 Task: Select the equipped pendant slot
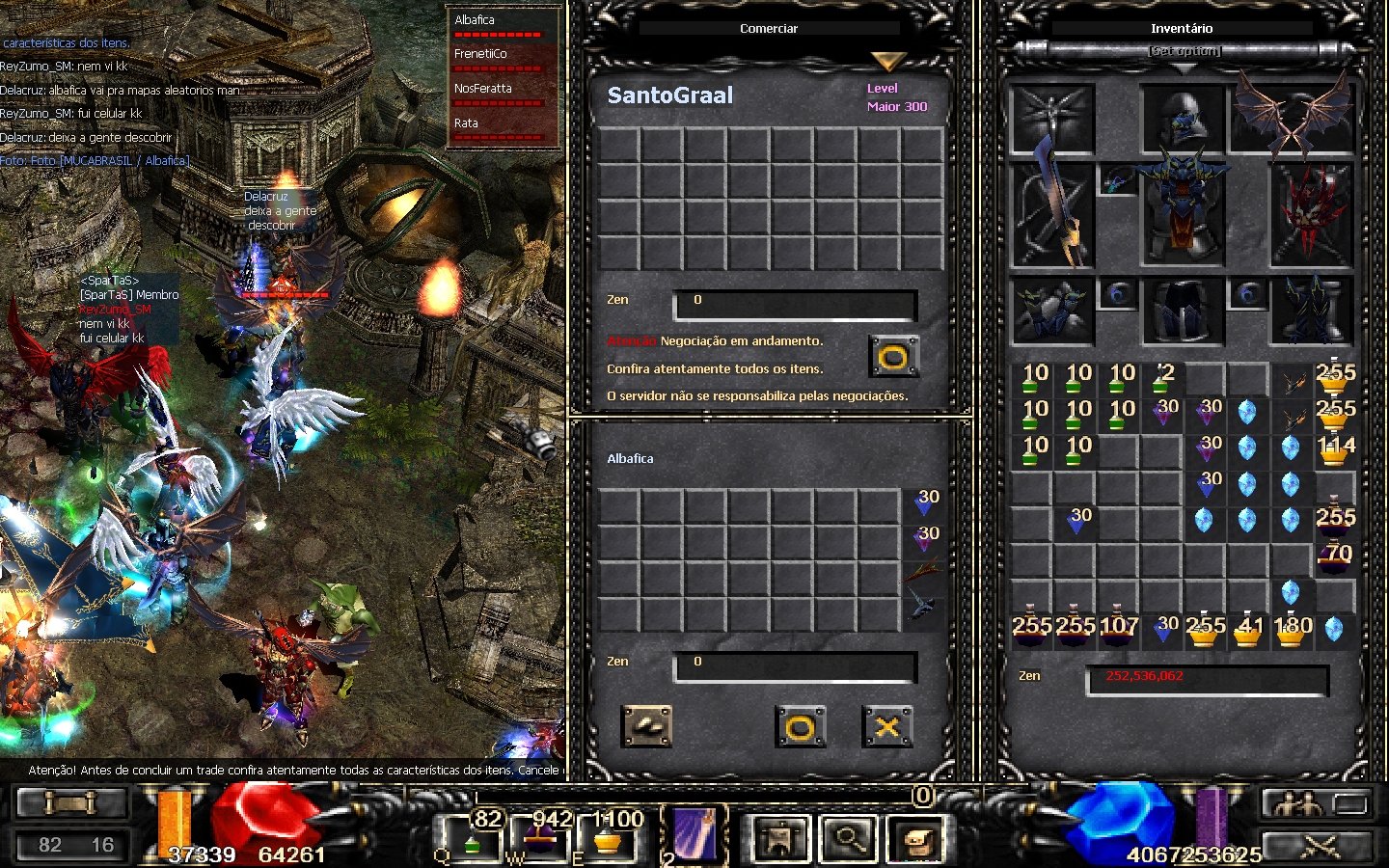(1117, 180)
